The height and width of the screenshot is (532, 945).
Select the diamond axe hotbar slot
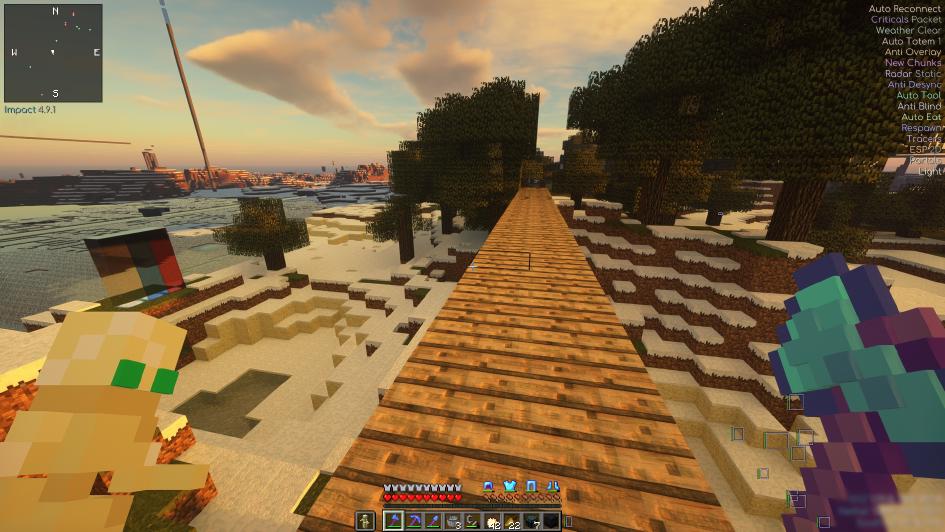coord(394,521)
